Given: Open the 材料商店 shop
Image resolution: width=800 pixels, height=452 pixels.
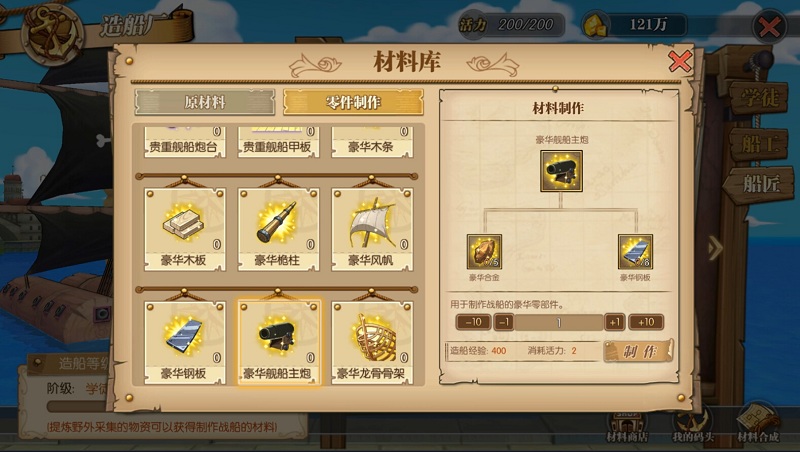Looking at the screenshot, I should (x=627, y=427).
